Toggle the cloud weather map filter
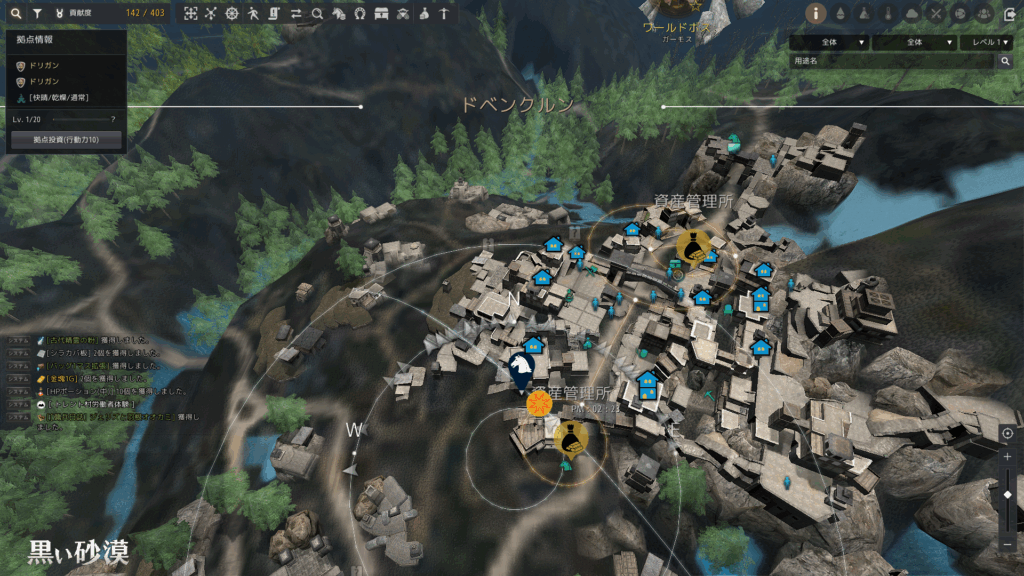The width and height of the screenshot is (1024, 576). 911,13
